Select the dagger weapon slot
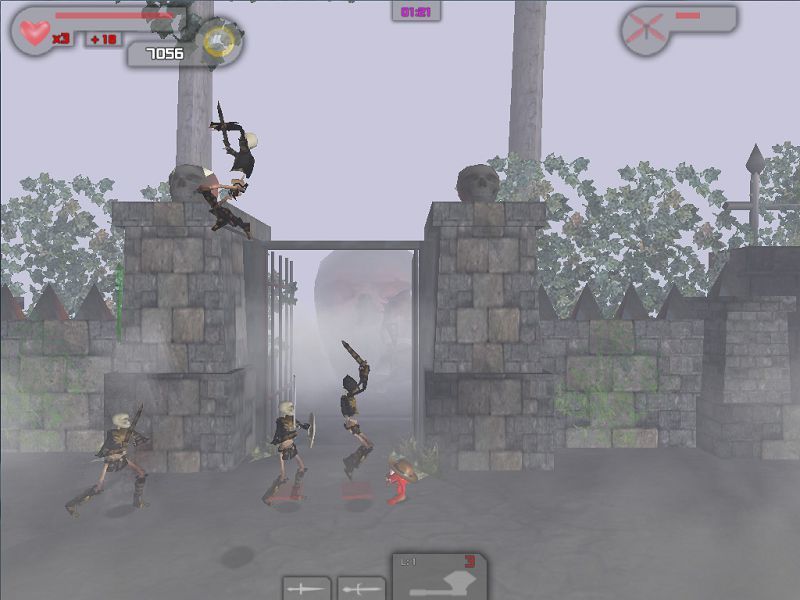The image size is (800, 600). pos(360,588)
